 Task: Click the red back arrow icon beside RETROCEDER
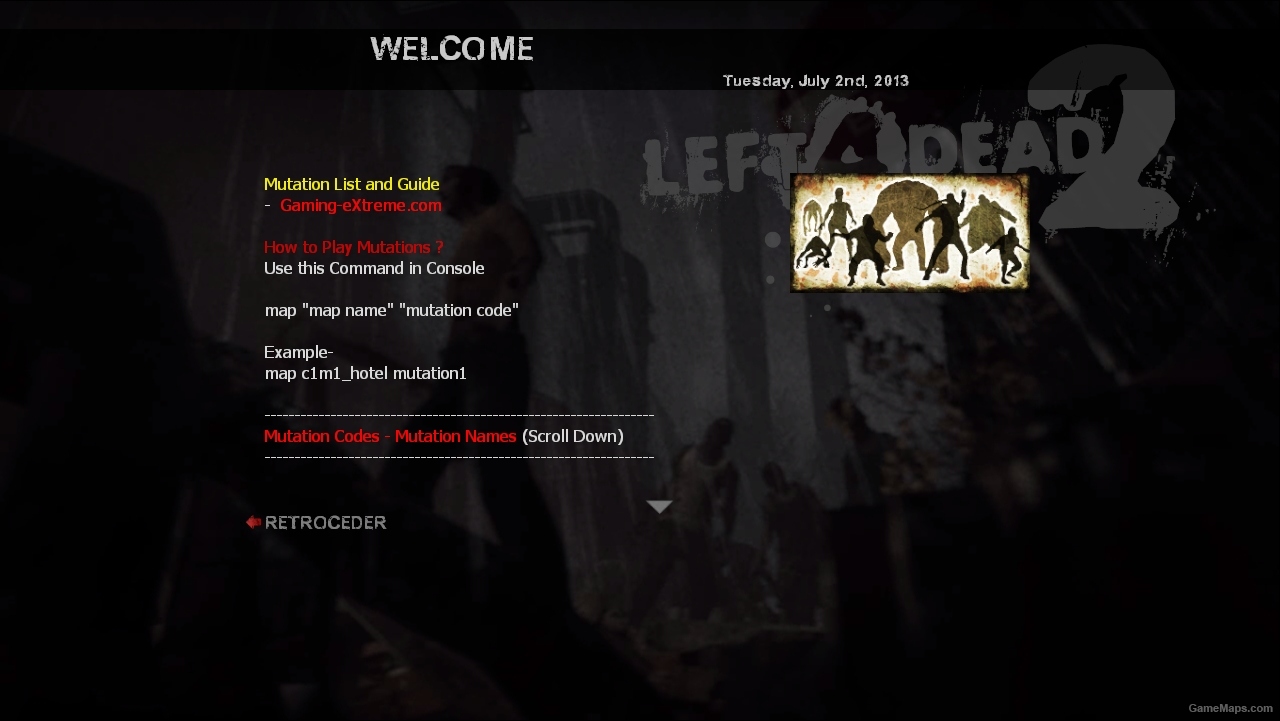[x=252, y=521]
